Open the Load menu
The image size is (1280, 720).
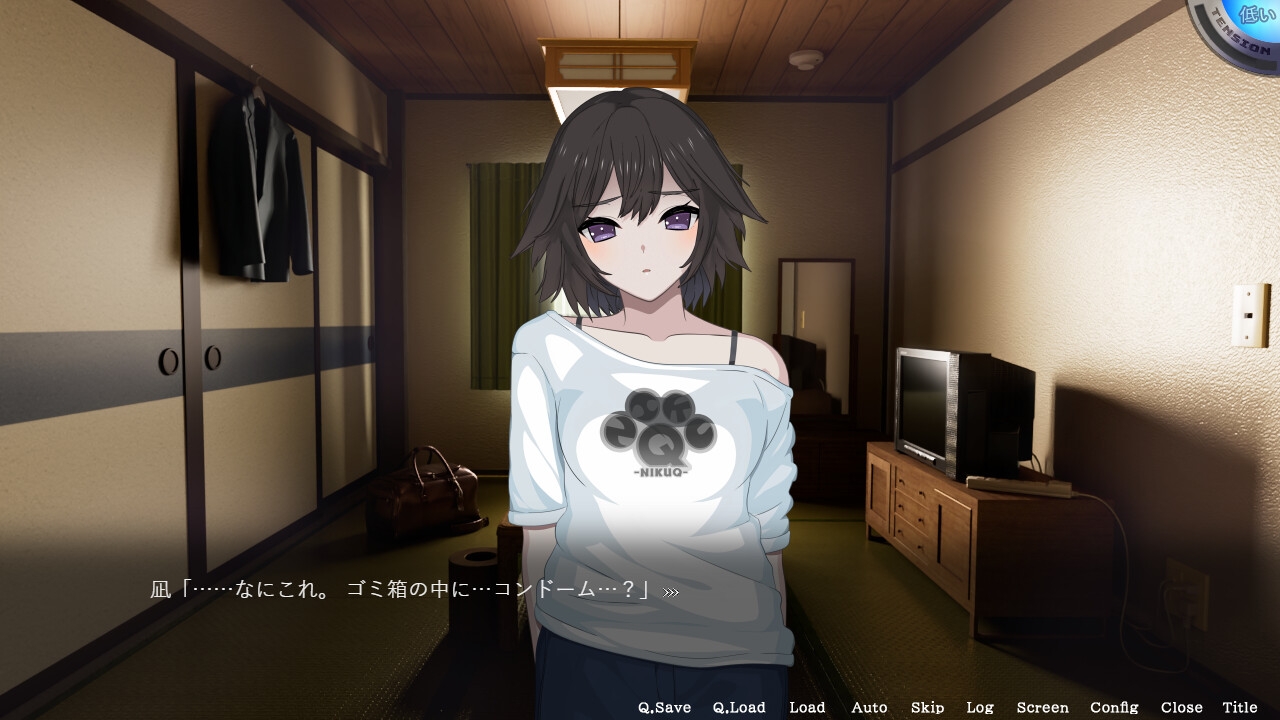coord(807,707)
